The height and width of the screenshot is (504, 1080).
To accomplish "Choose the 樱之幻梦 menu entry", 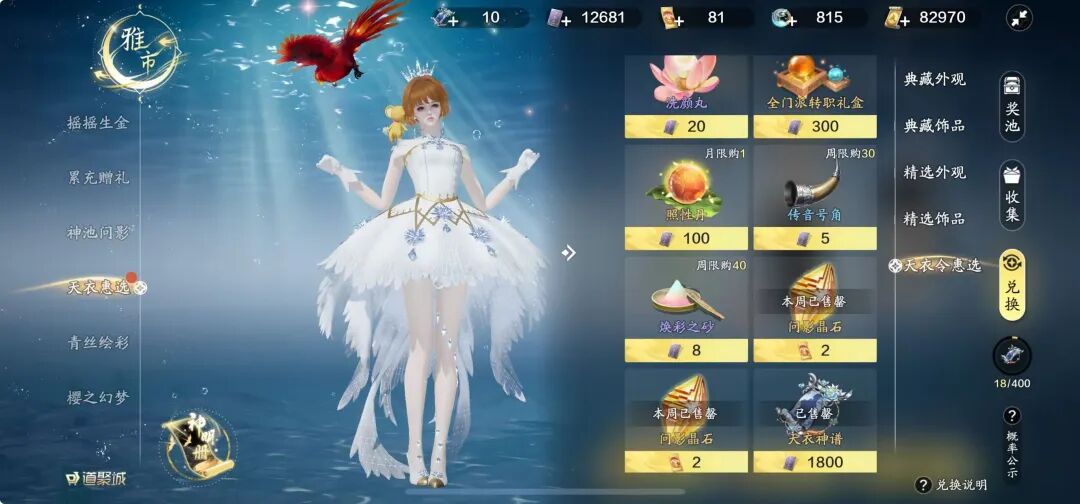I will tap(98, 397).
